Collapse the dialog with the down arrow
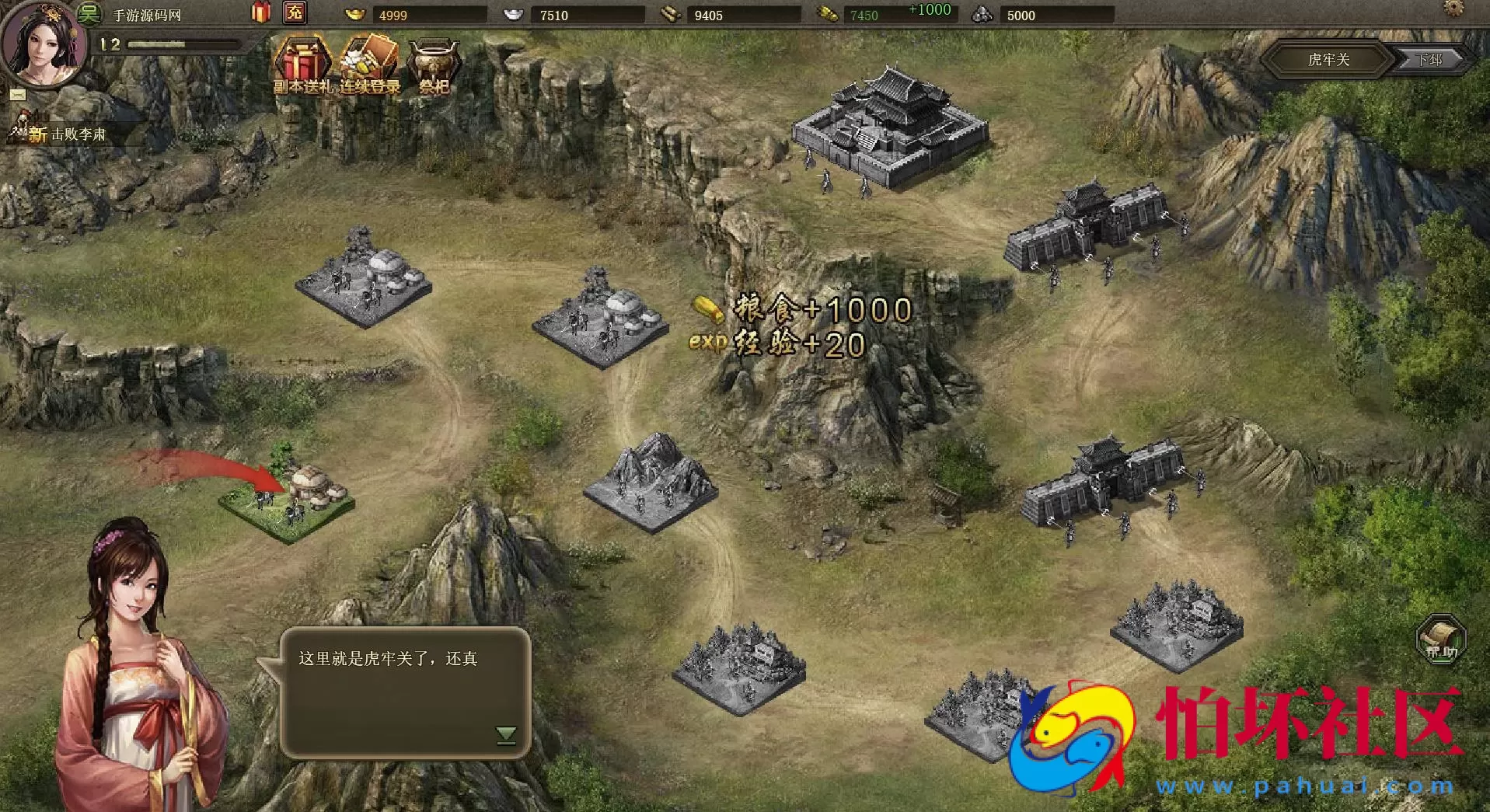This screenshot has width=1490, height=812. pos(507,733)
